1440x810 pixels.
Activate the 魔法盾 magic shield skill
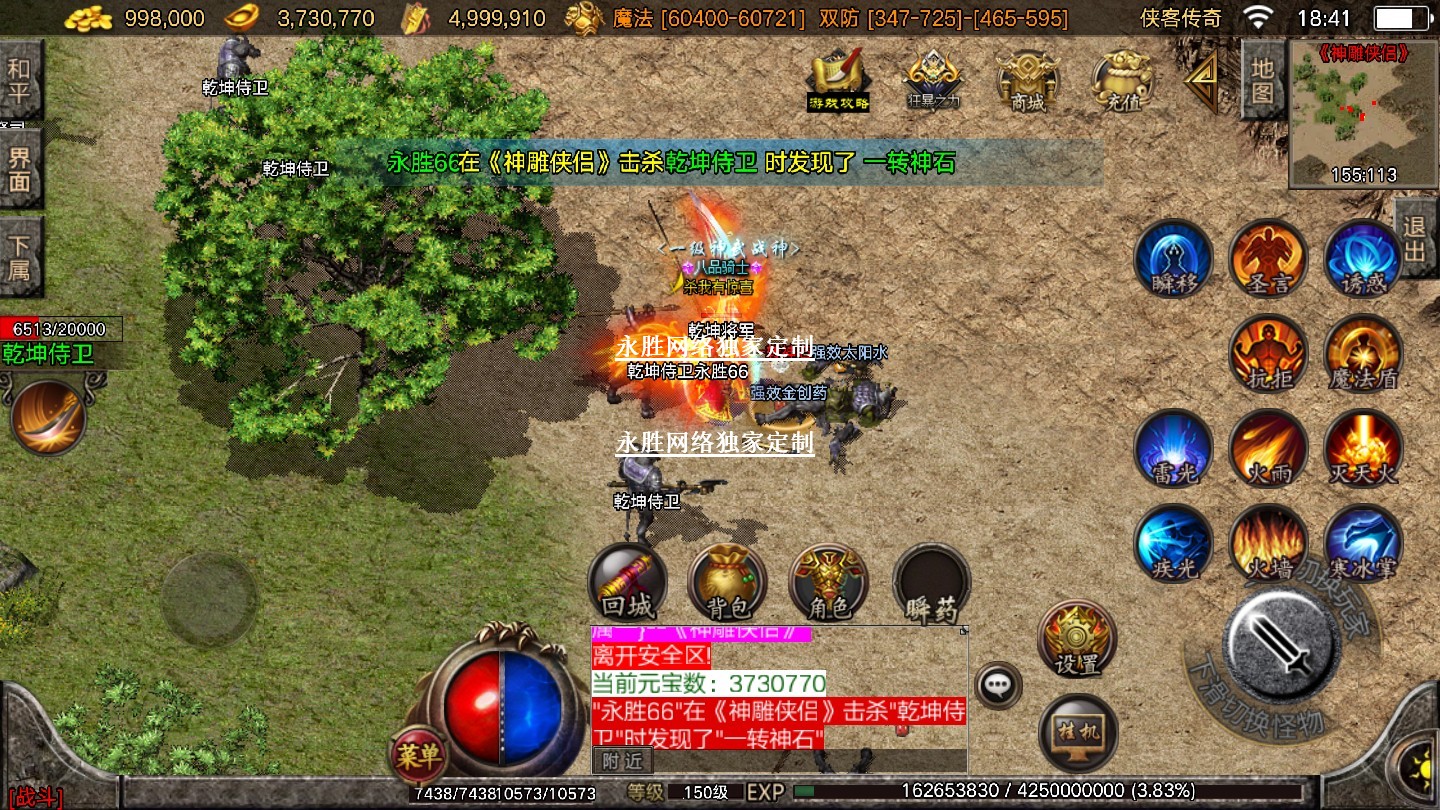(1363, 353)
